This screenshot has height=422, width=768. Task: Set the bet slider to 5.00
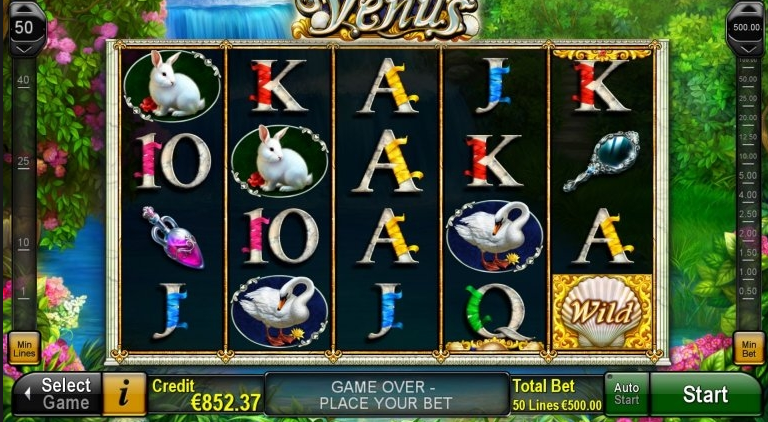747,176
